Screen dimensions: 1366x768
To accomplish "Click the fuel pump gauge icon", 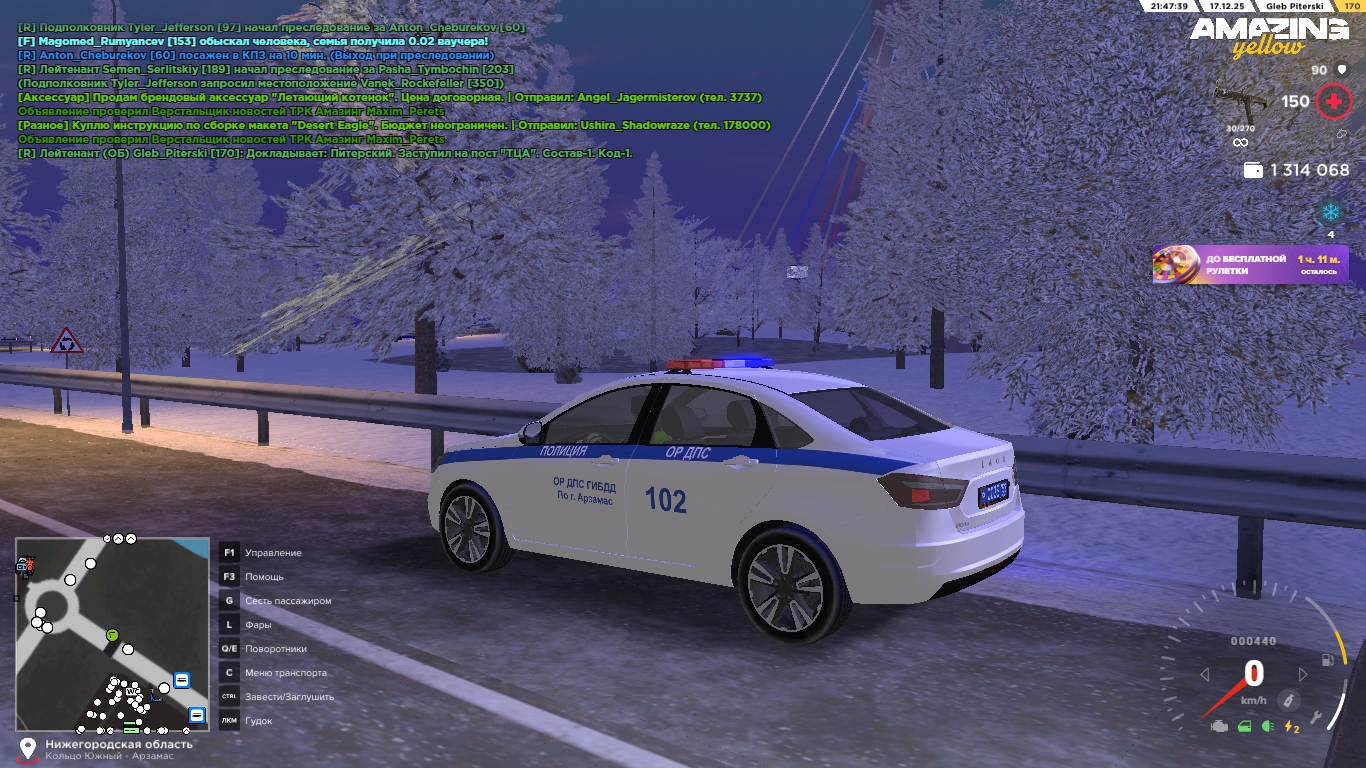I will click(x=1327, y=660).
